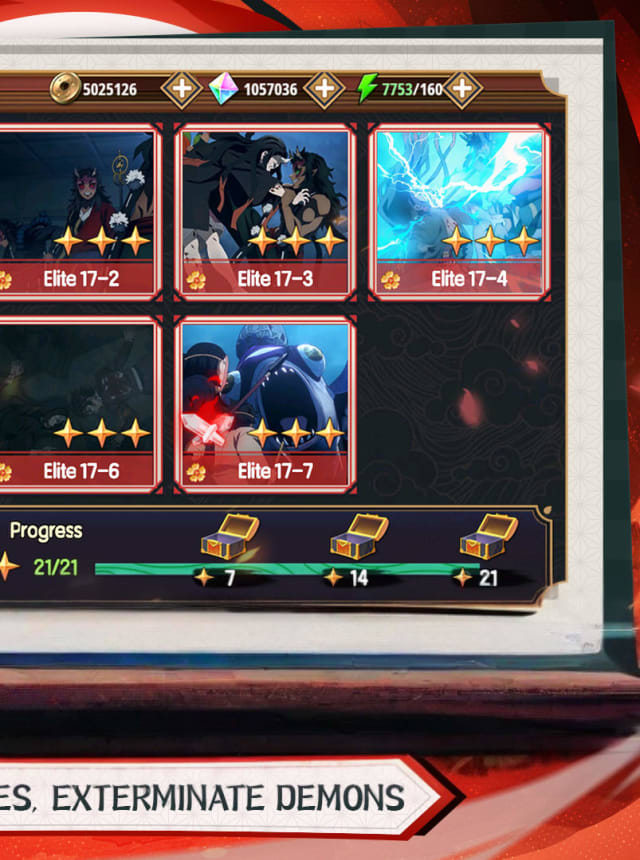Enter the Elite 17-6 stage
The width and height of the screenshot is (640, 860).
(80, 404)
